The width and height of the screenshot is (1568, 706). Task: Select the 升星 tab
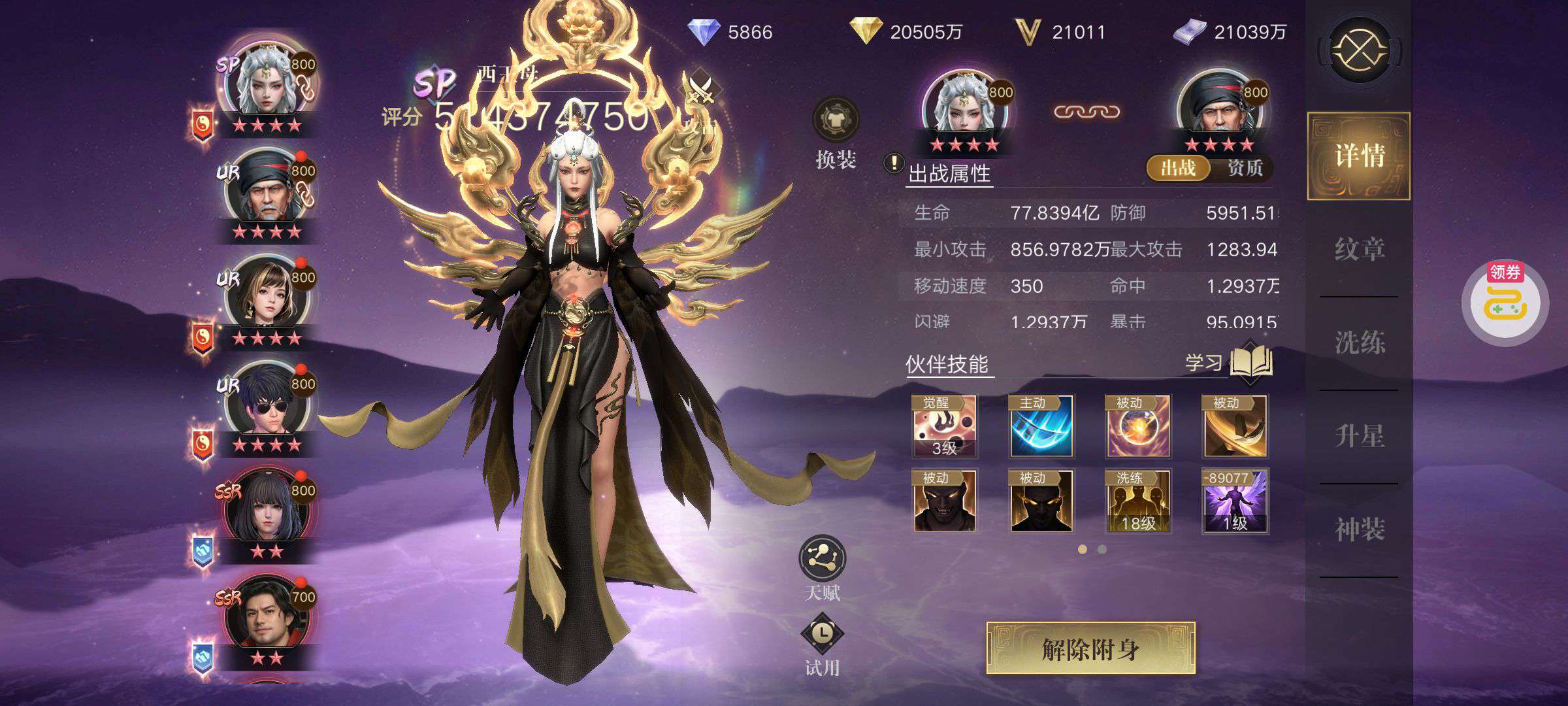click(x=1359, y=436)
